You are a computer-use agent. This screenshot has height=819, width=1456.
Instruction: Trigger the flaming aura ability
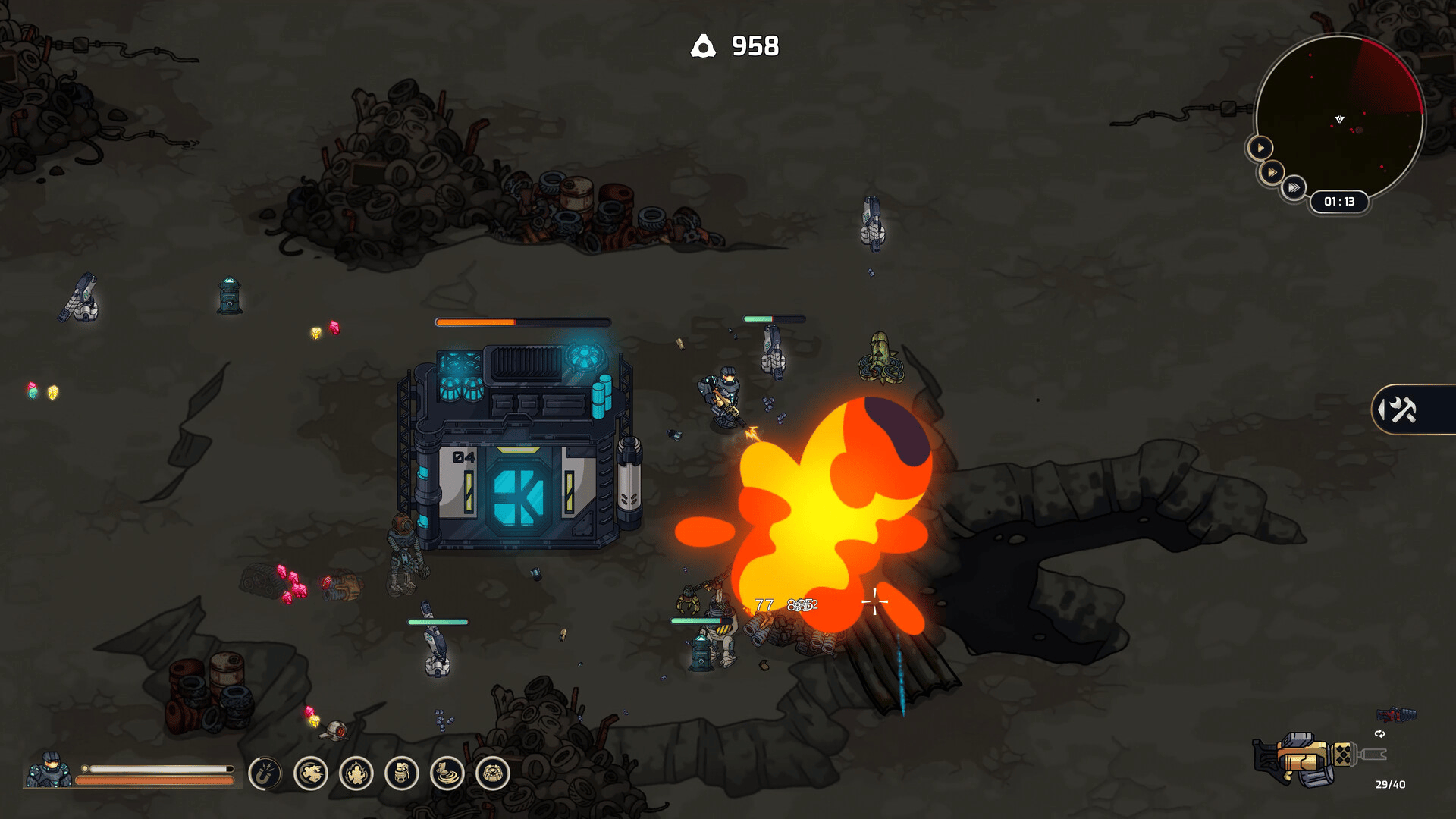pos(356,774)
